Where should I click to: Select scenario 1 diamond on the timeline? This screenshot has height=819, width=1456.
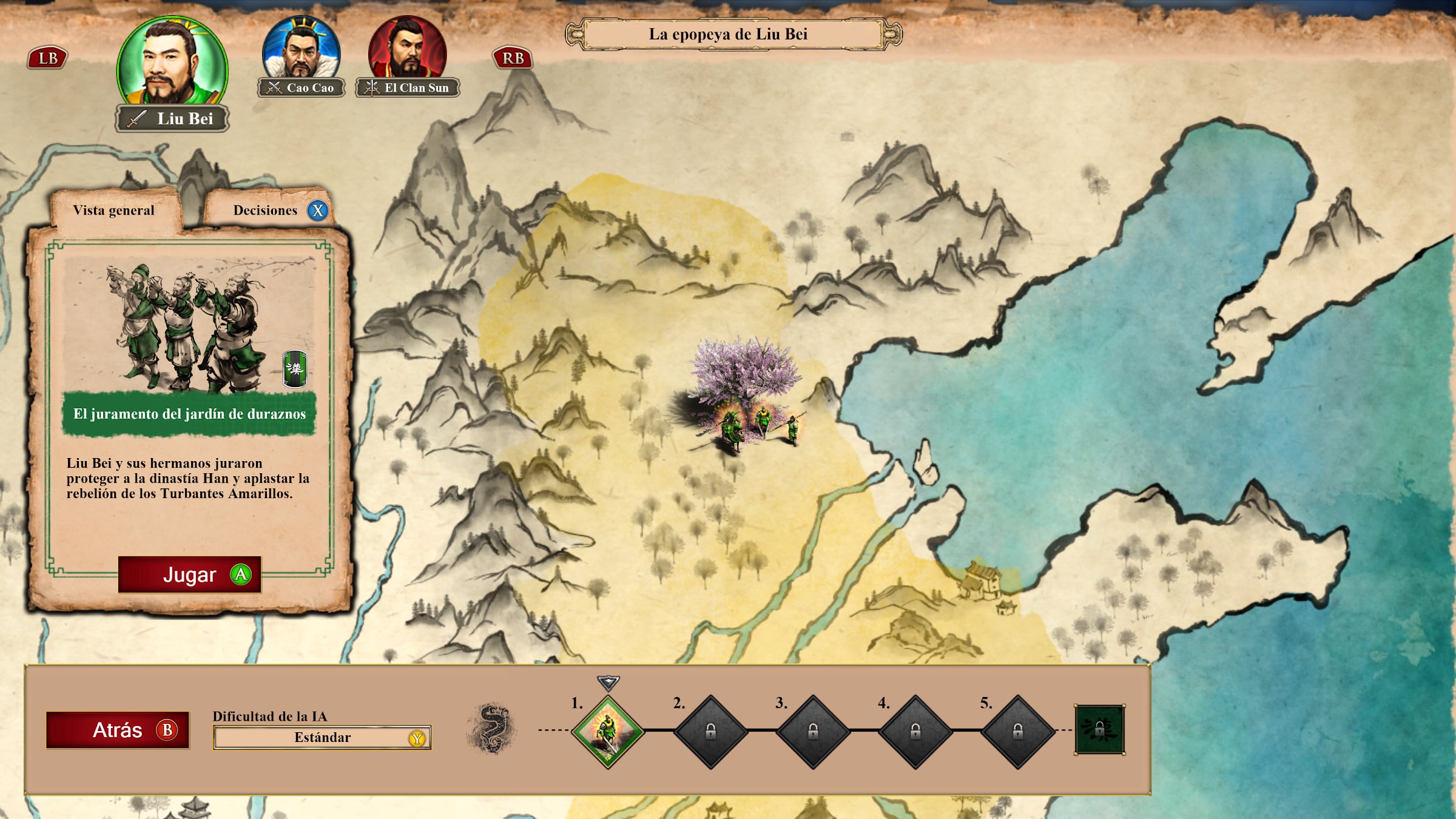pos(607,732)
